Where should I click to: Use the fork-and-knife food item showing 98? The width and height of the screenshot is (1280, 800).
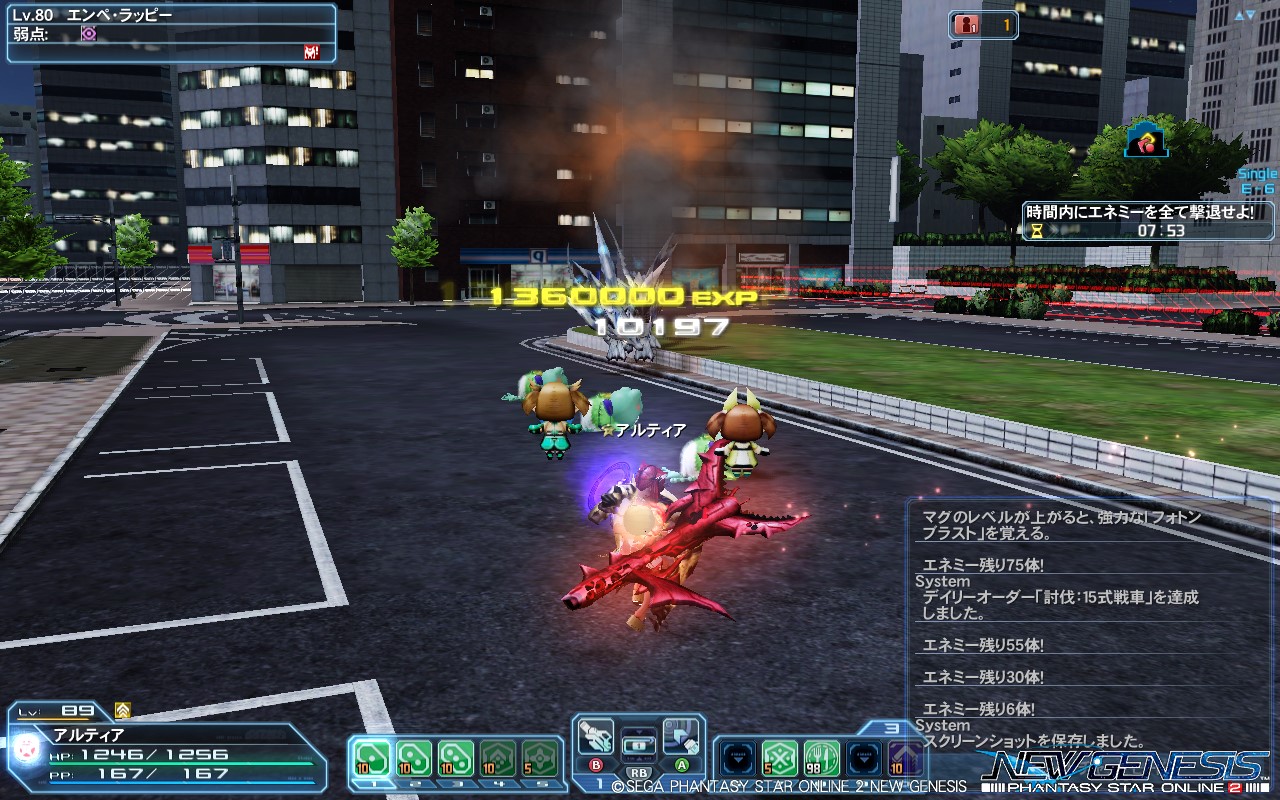click(x=820, y=757)
